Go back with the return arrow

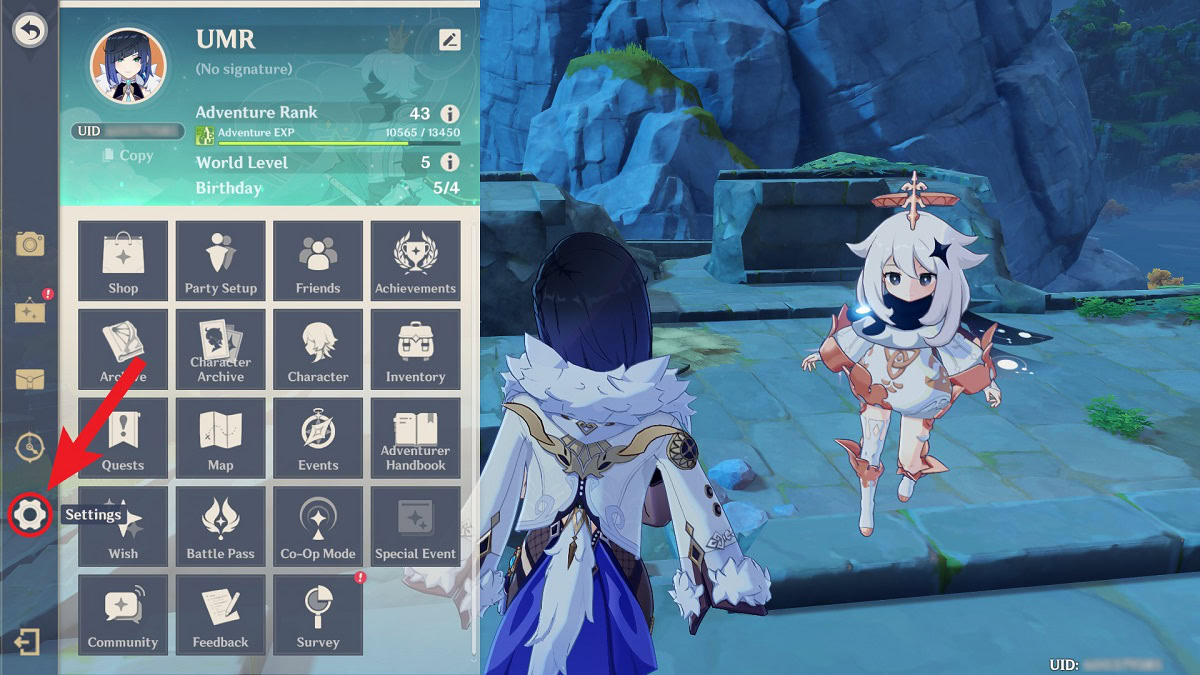click(x=30, y=31)
